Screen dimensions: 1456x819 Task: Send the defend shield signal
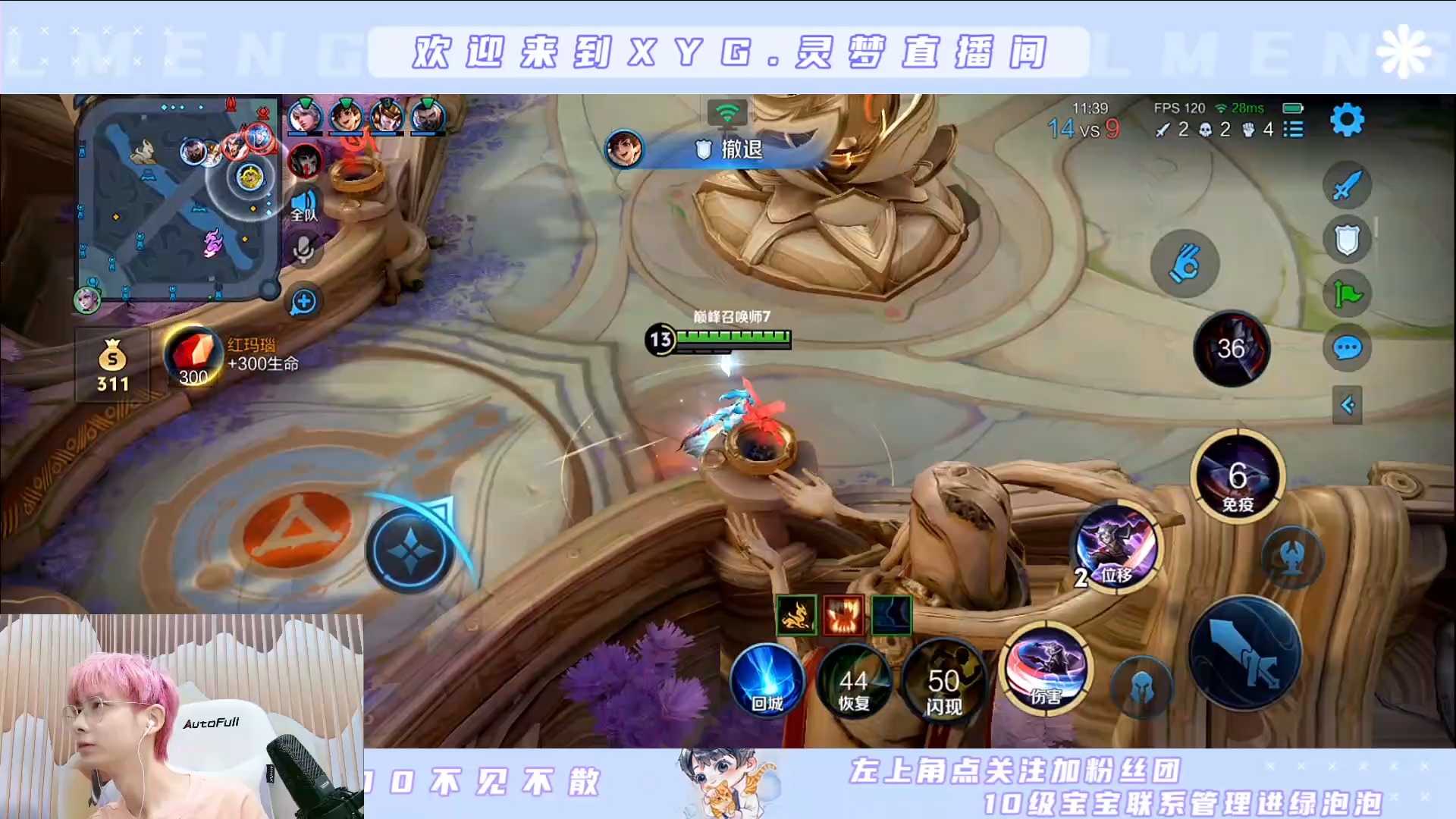click(x=1347, y=240)
